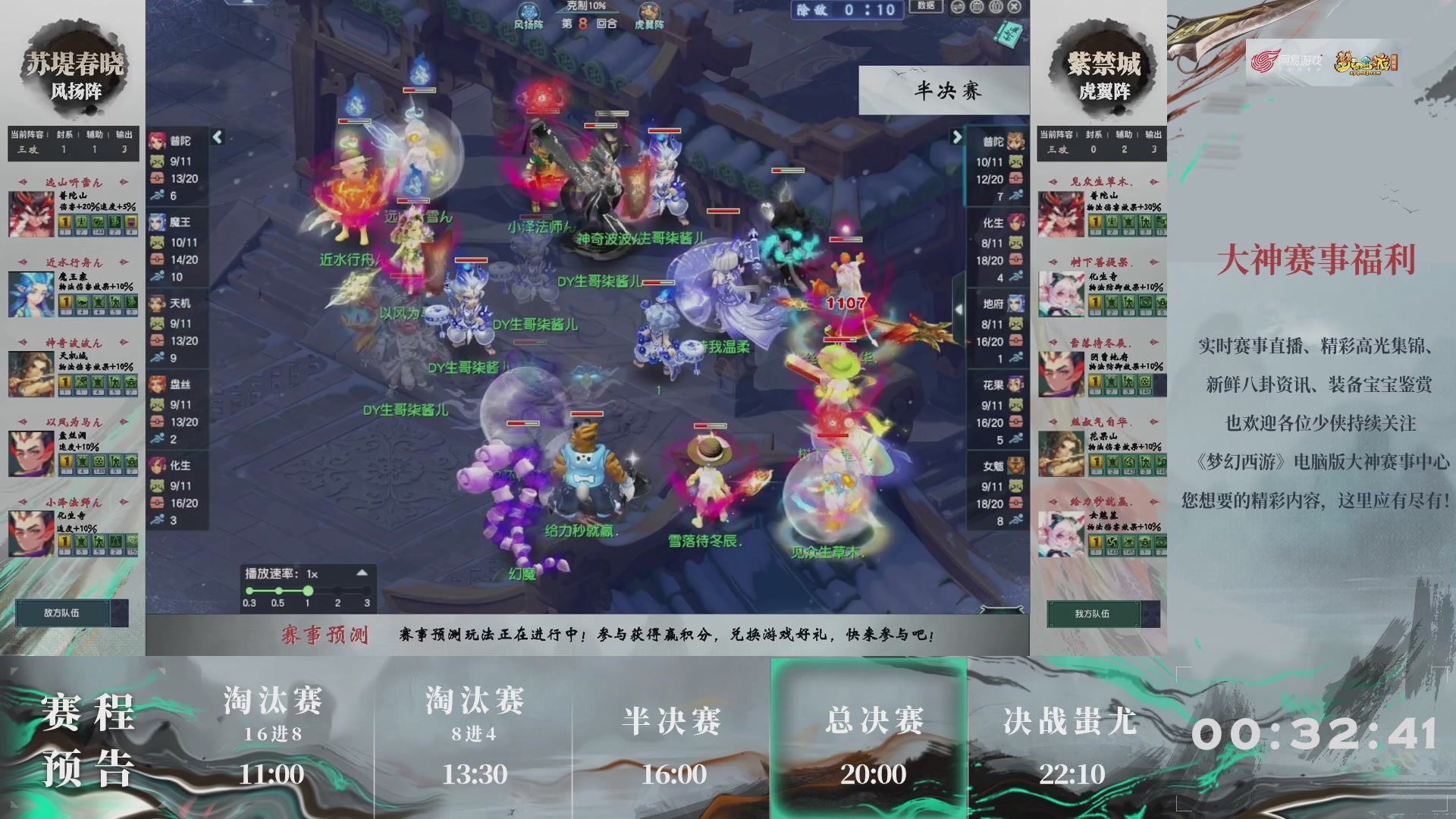Click the 盘丝 character portrait on the left

point(156,385)
